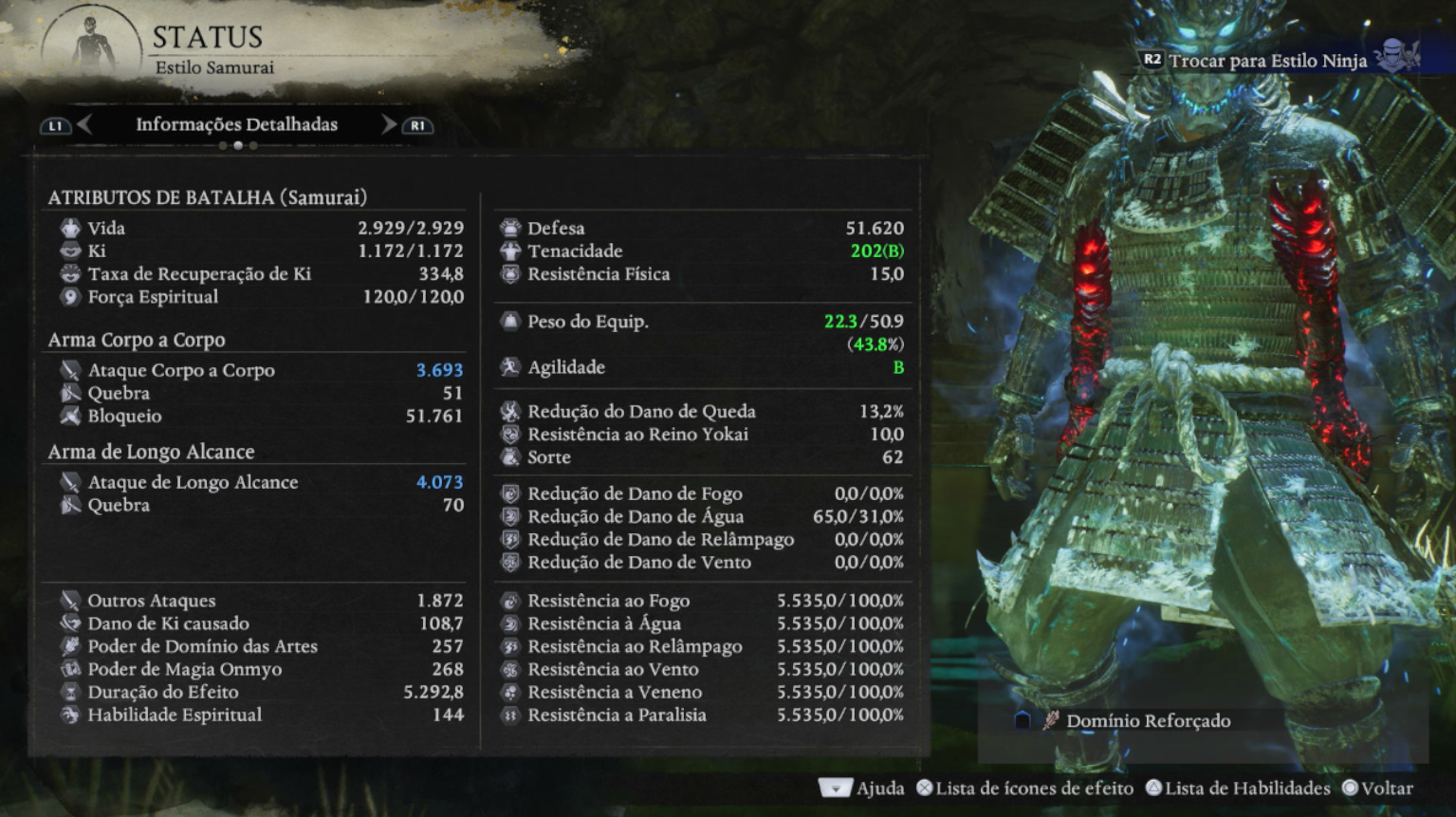Select the Domínio Reforçado effect entry
The height and width of the screenshot is (817, 1456).
point(1148,721)
